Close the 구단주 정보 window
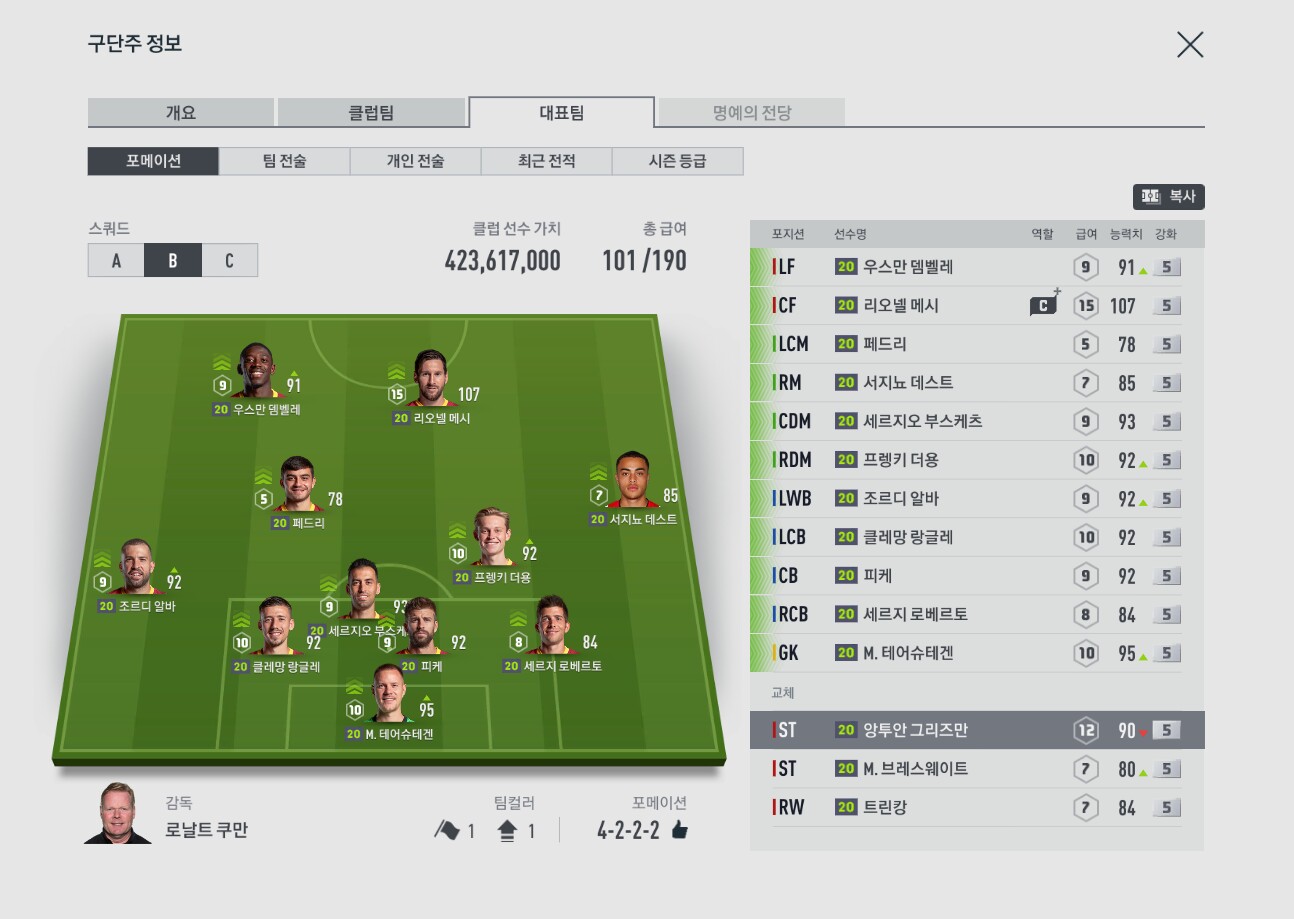The height and width of the screenshot is (919, 1294). tap(1189, 45)
